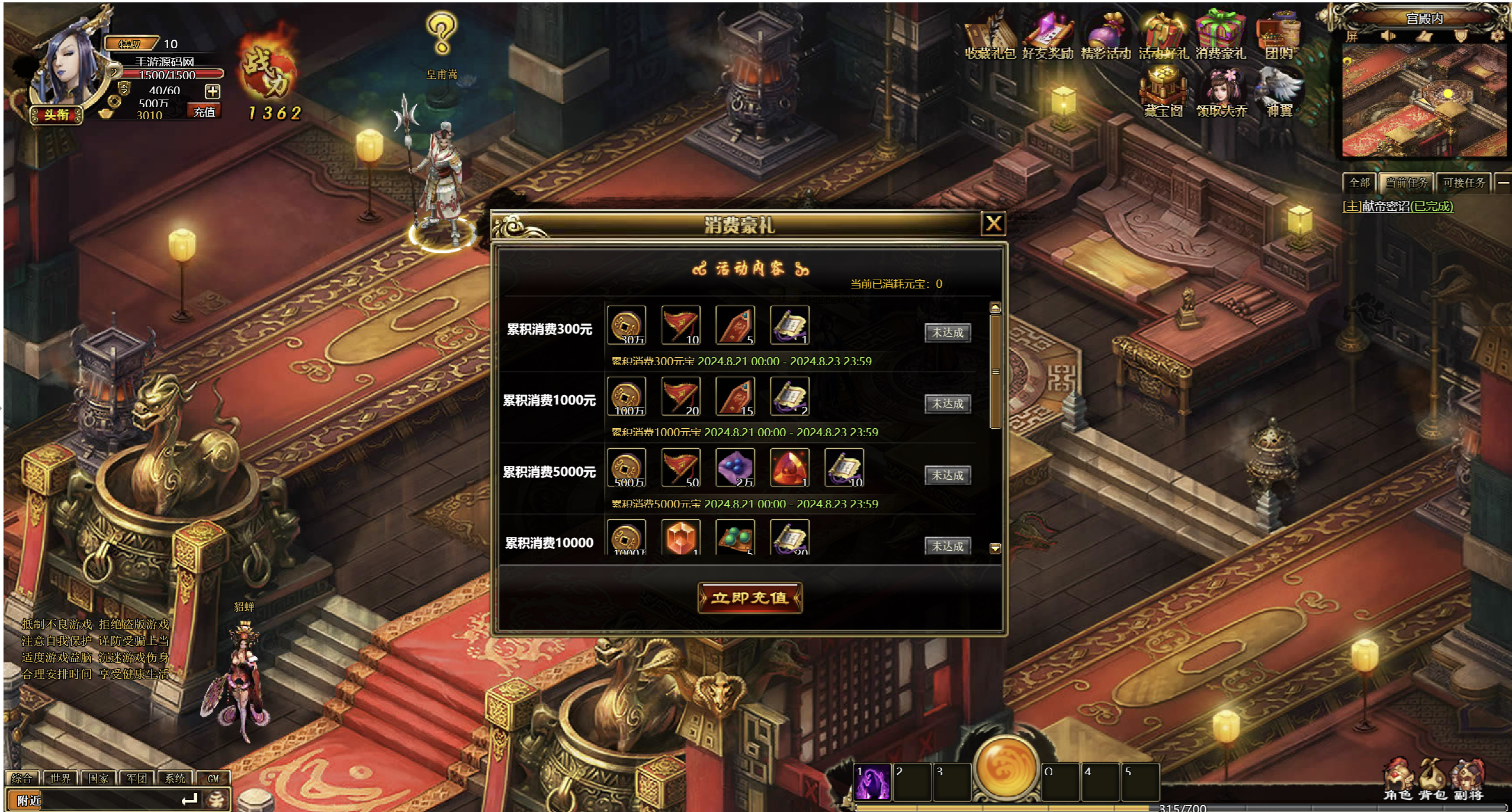Image resolution: width=1512 pixels, height=812 pixels.
Task: Open the 背包 bag menu
Action: pos(1432,781)
